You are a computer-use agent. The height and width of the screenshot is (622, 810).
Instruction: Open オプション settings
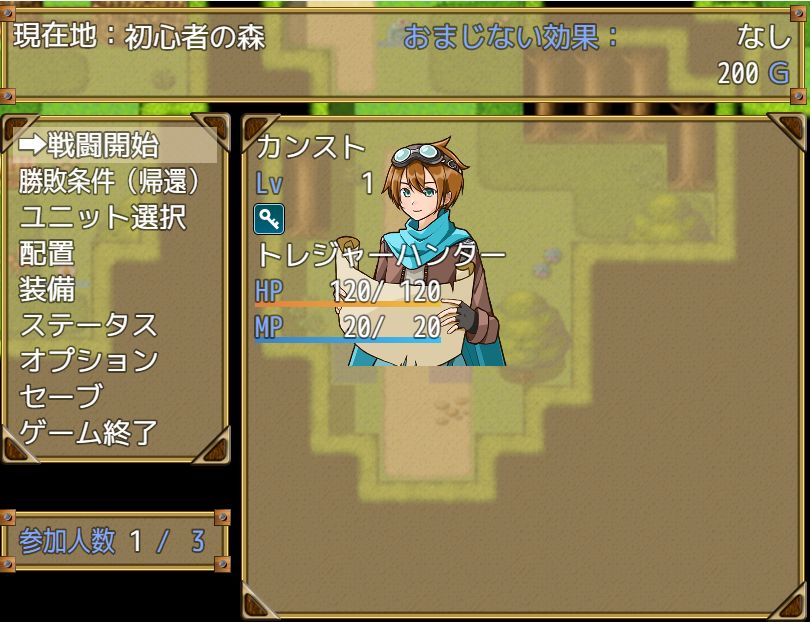(88, 360)
